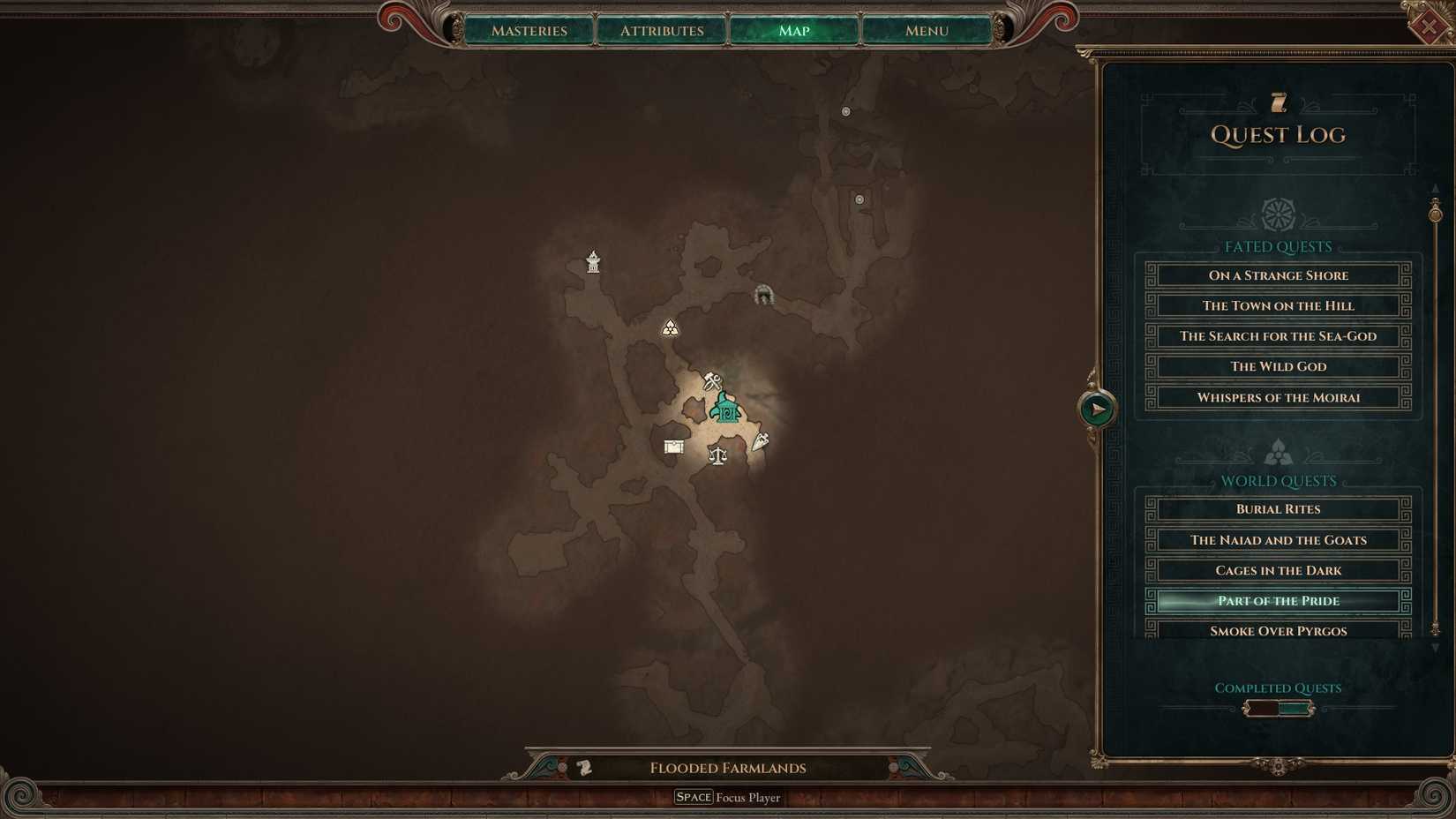The height and width of the screenshot is (819, 1456).
Task: Click the scrollbar up arrow in quest panel
Action: [x=1436, y=187]
